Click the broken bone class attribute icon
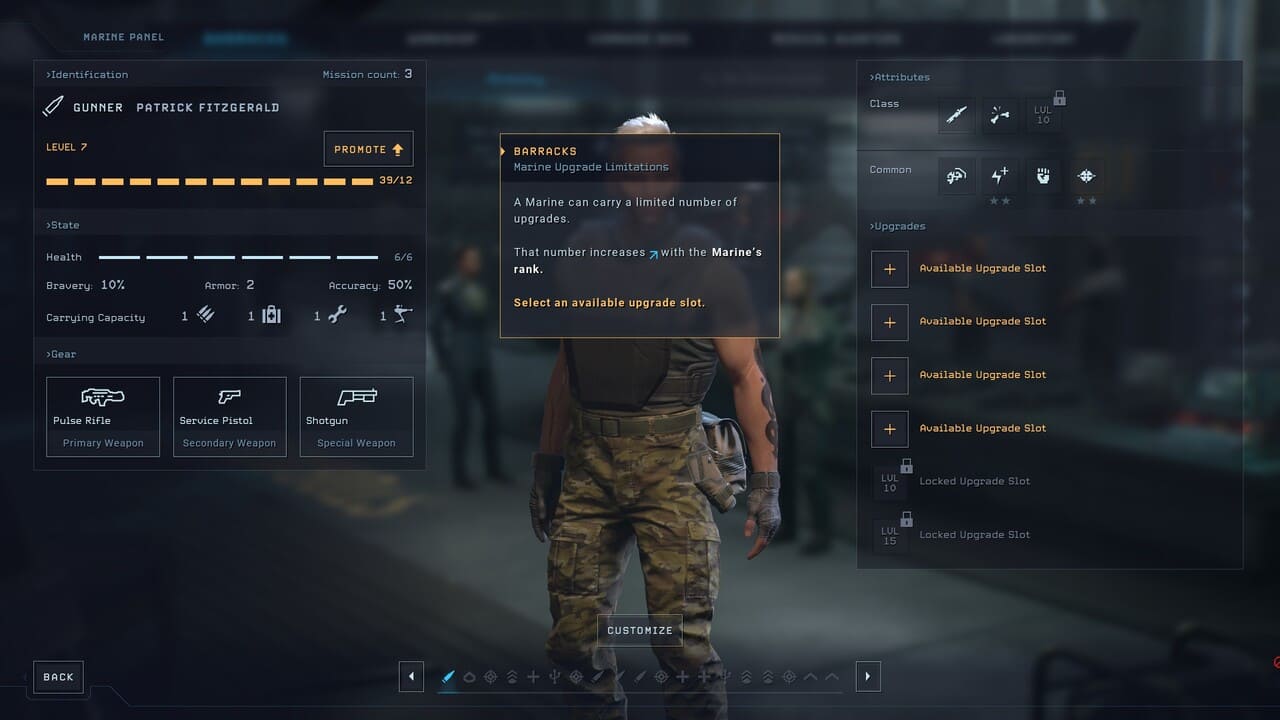 999,116
